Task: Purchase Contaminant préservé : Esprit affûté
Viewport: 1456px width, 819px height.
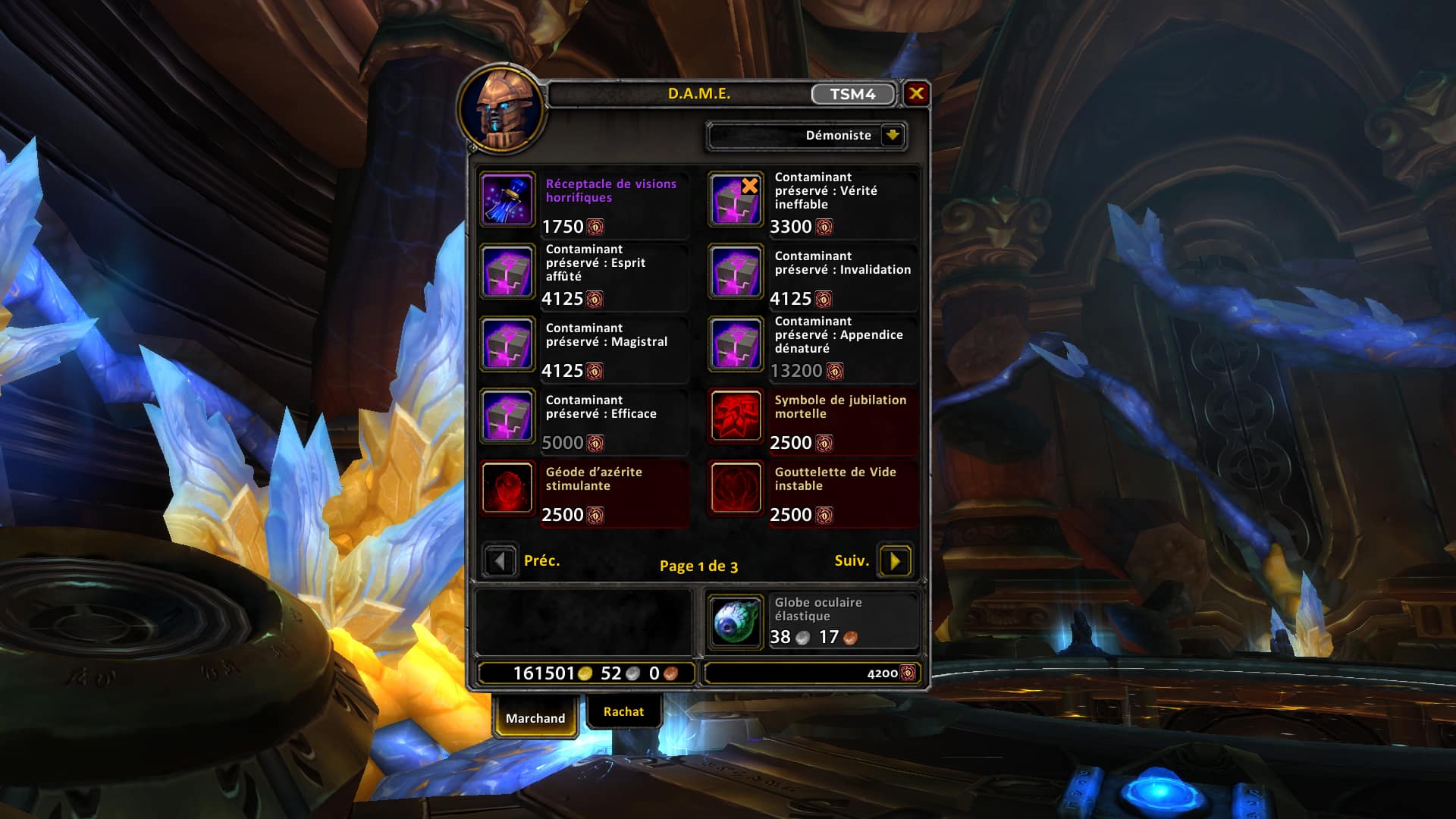Action: click(507, 271)
